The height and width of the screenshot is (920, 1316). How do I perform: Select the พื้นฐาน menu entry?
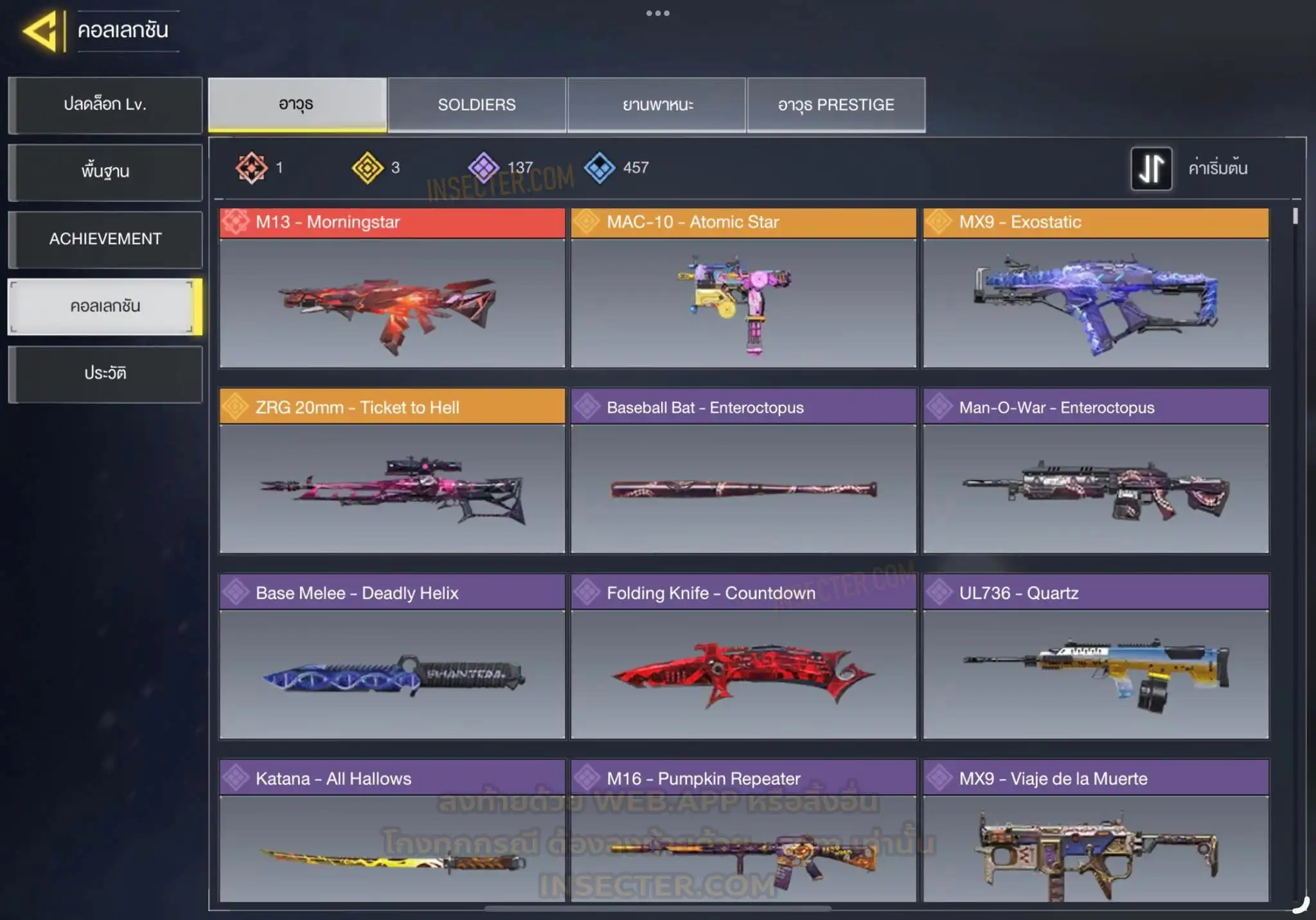pyautogui.click(x=105, y=172)
